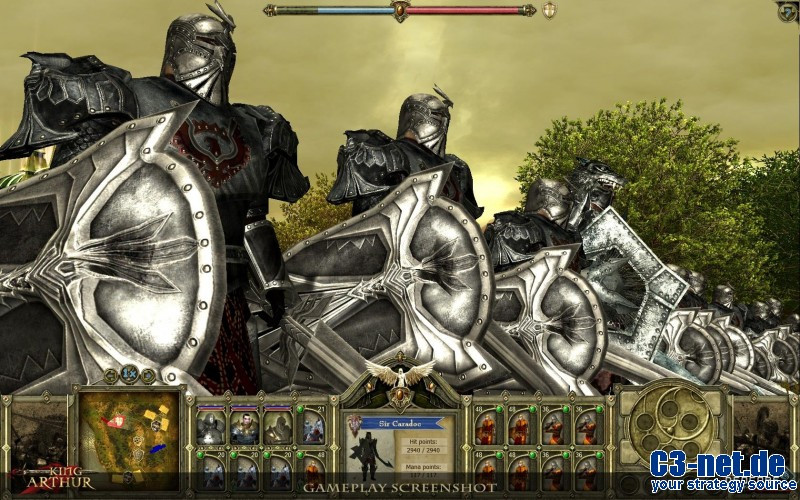Increase game speed with the right arrow
The height and width of the screenshot is (500, 800).
pyautogui.click(x=148, y=376)
